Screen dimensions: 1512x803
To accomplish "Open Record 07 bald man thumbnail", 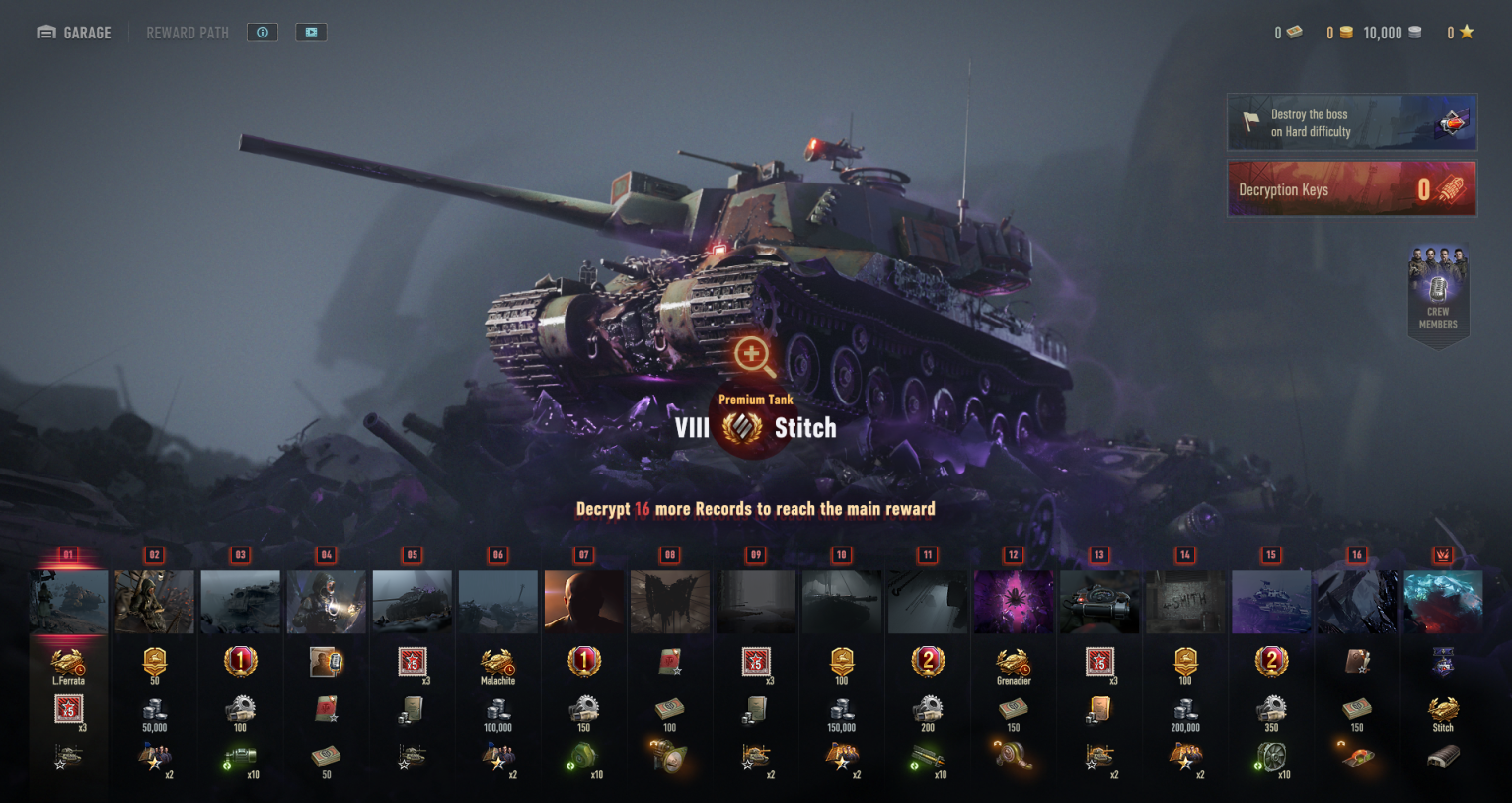I will tap(584, 601).
